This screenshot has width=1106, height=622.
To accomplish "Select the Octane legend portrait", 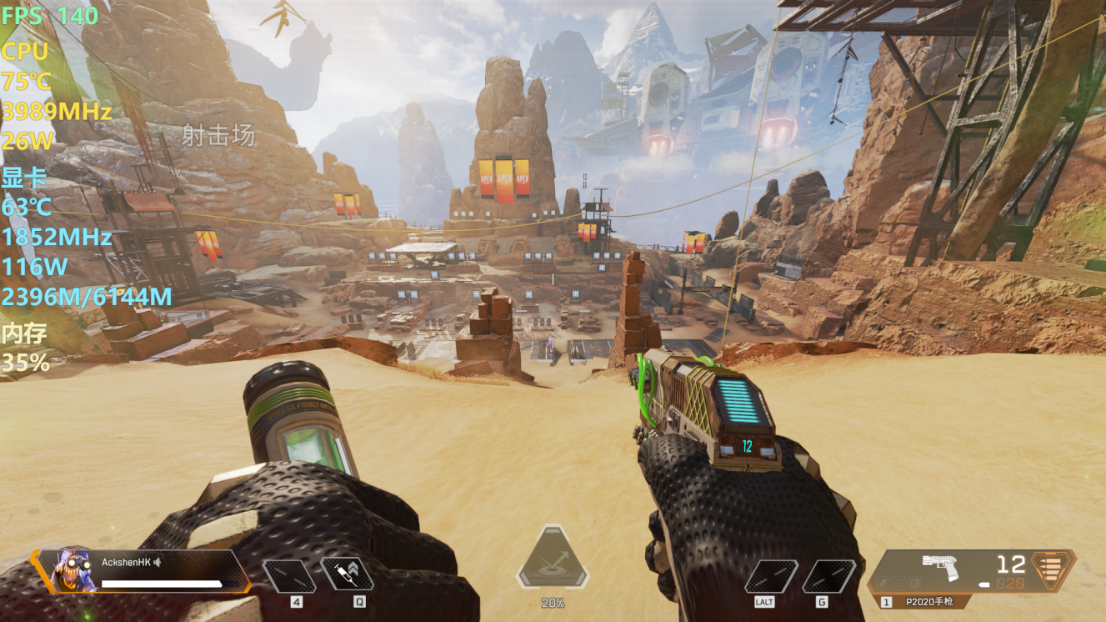I will point(73,569).
